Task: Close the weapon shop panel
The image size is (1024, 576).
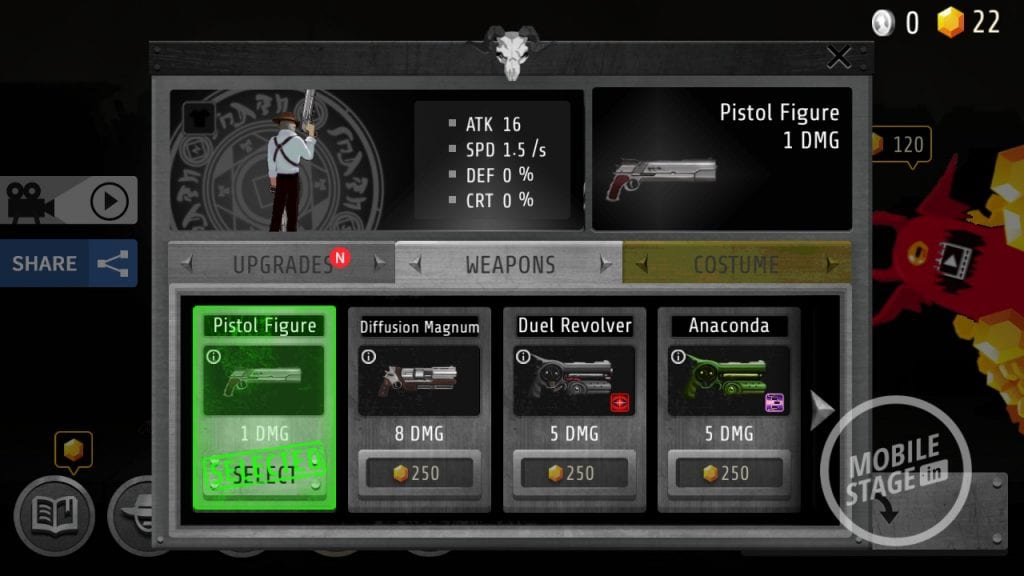Action: point(838,57)
